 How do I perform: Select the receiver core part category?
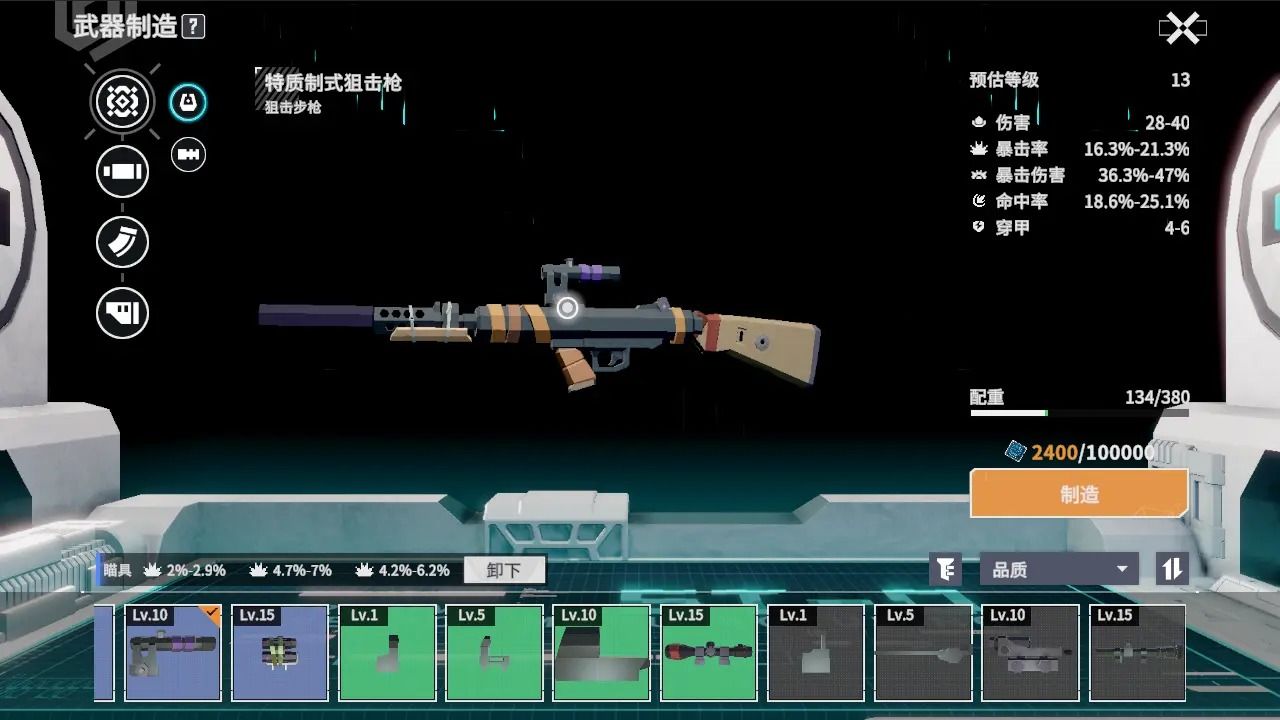point(123,101)
